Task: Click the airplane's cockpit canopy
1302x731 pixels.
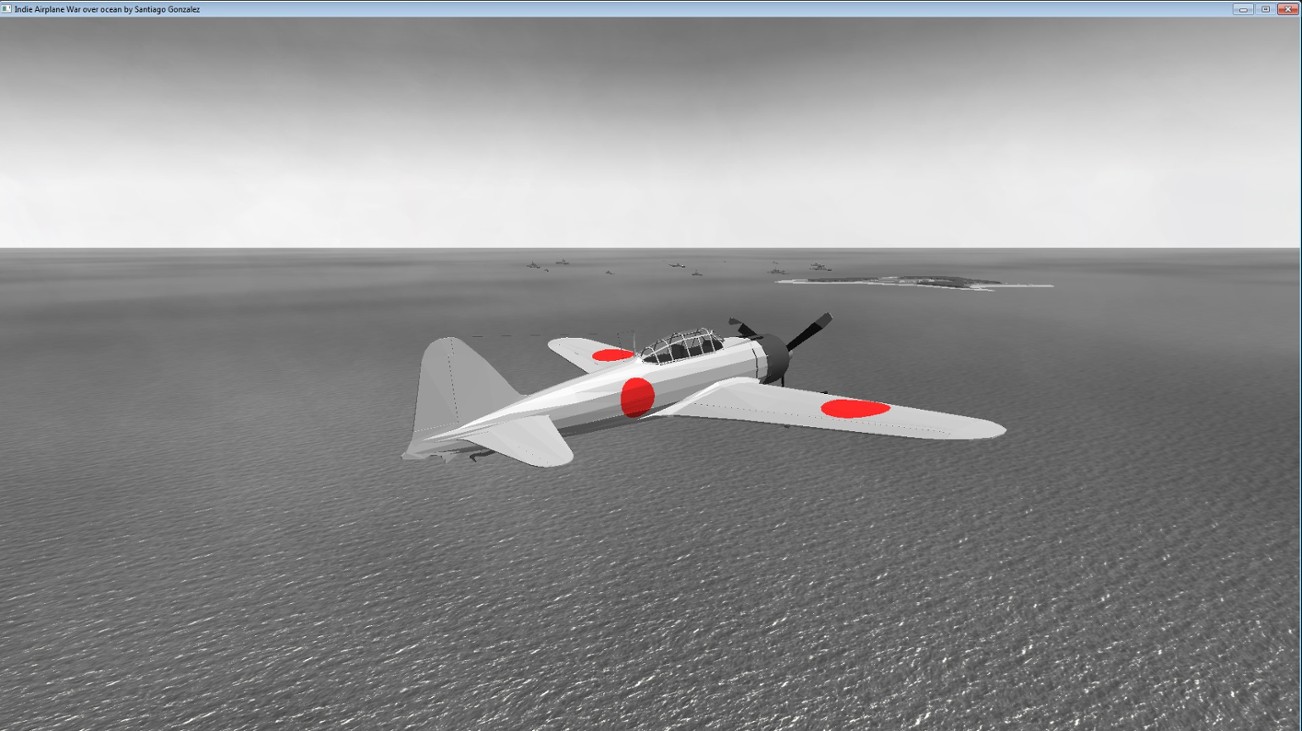Action: [x=682, y=345]
